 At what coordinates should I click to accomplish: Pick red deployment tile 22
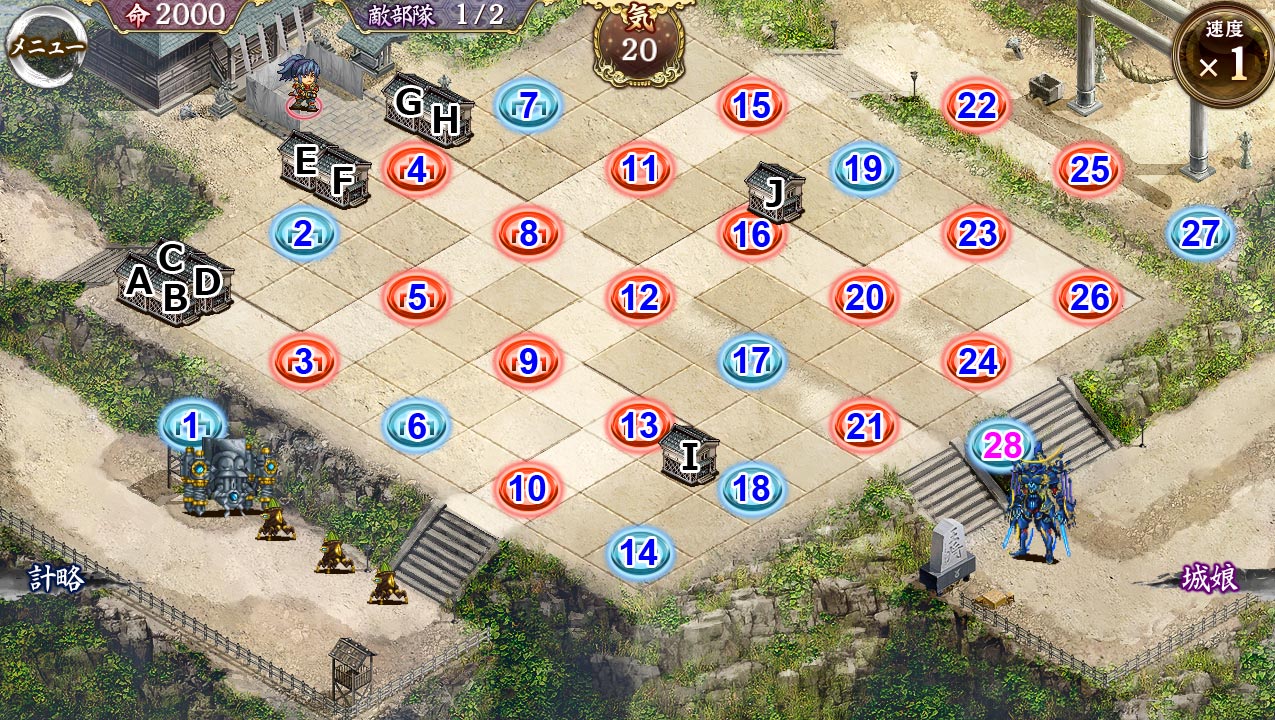click(976, 105)
